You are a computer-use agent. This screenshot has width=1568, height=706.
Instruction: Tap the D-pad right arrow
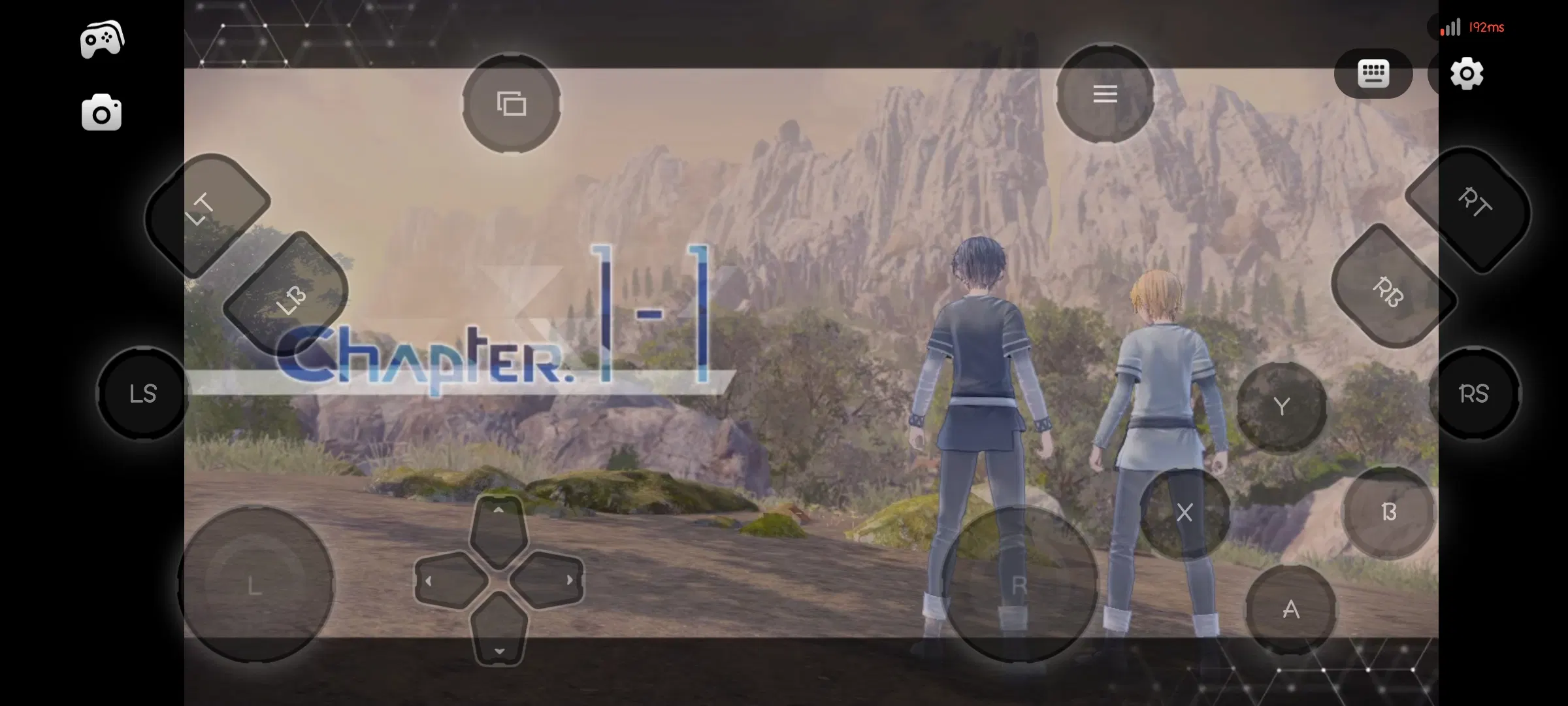(x=549, y=580)
